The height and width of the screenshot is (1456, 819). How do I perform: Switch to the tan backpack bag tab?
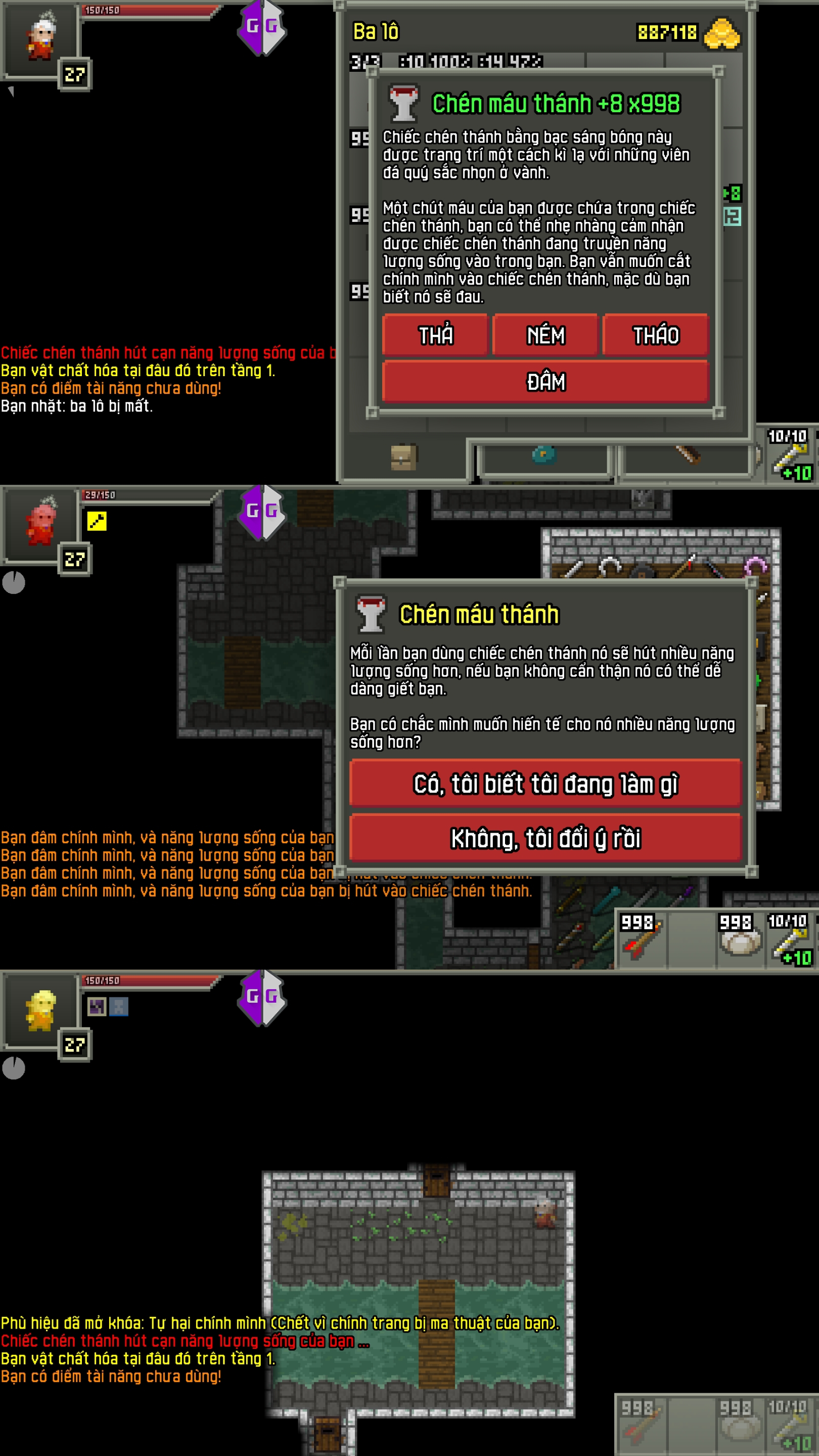point(403,457)
